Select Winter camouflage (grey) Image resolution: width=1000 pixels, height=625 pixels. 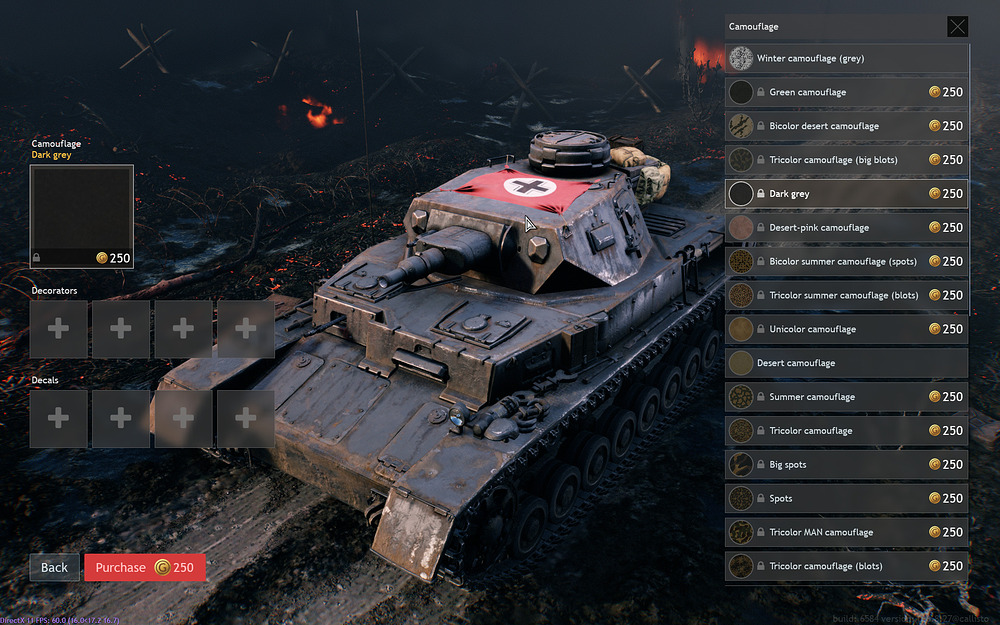point(847,58)
